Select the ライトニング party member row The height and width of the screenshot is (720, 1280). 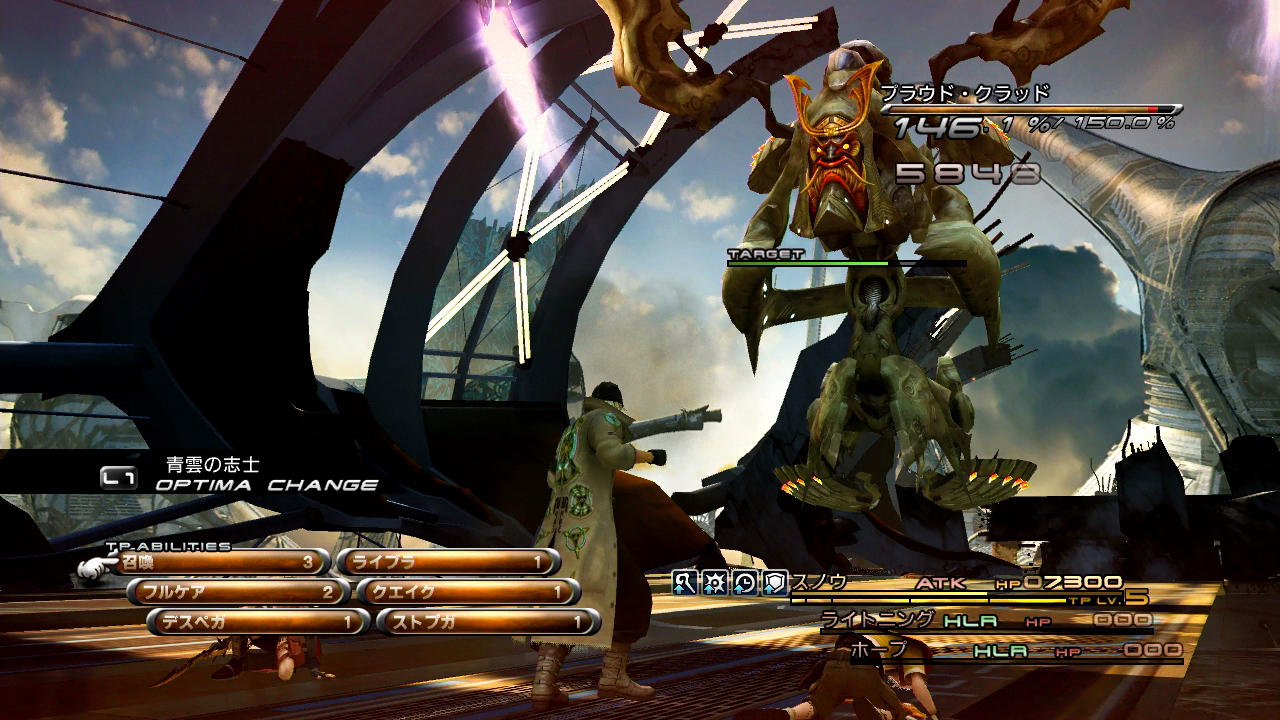pos(985,621)
